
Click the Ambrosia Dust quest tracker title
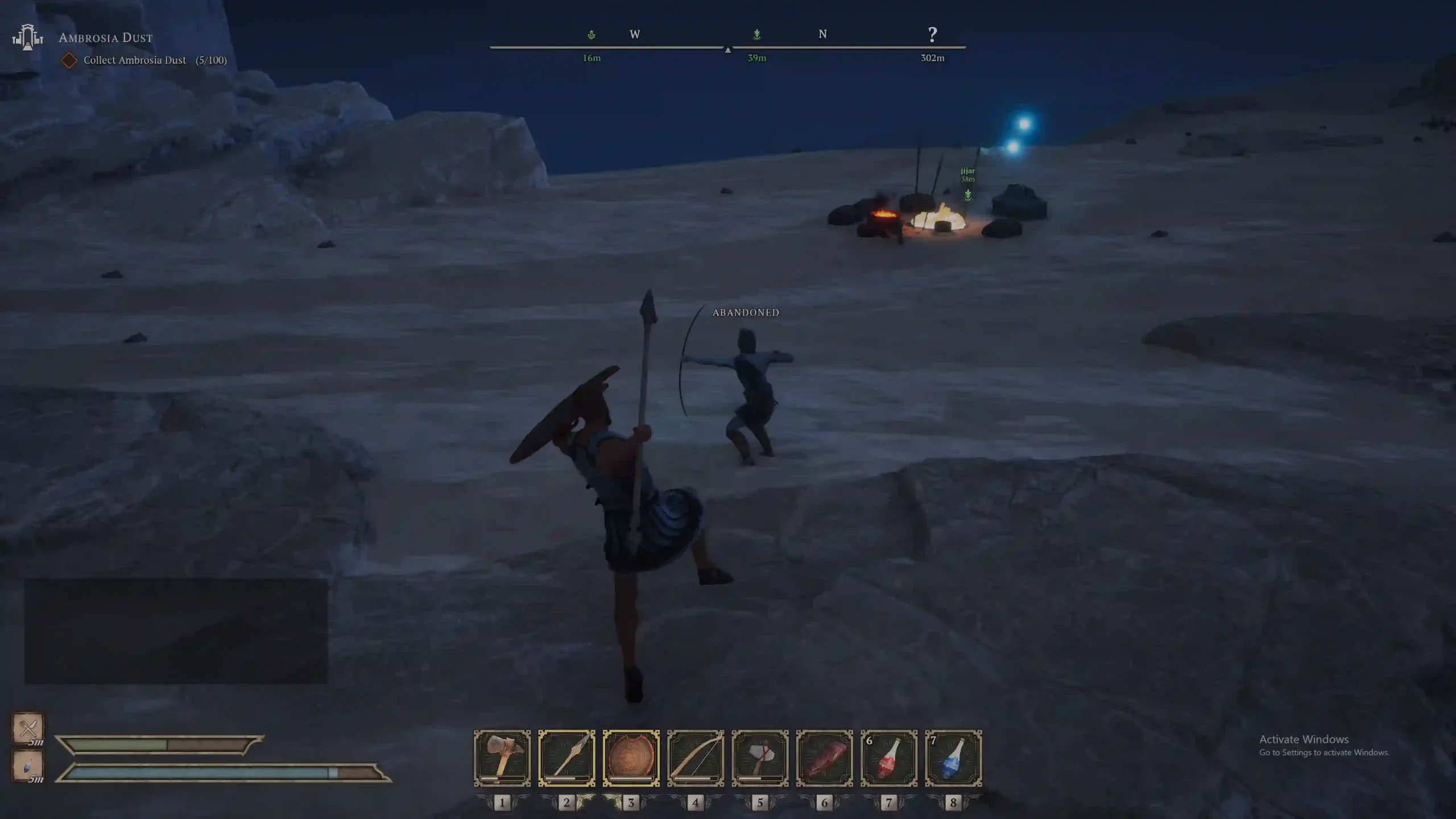pyautogui.click(x=106, y=38)
